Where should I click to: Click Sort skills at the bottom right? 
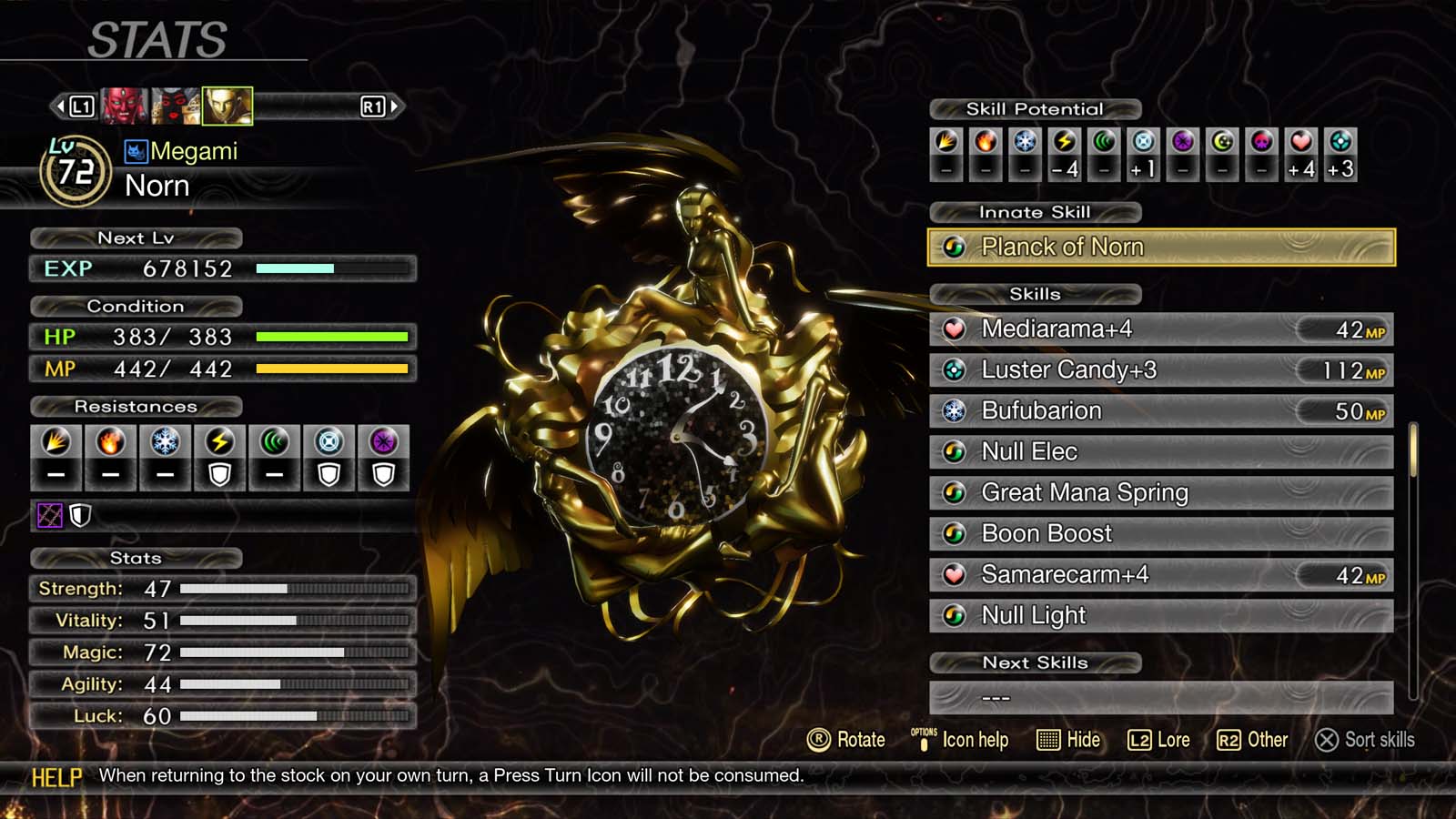tap(1370, 740)
